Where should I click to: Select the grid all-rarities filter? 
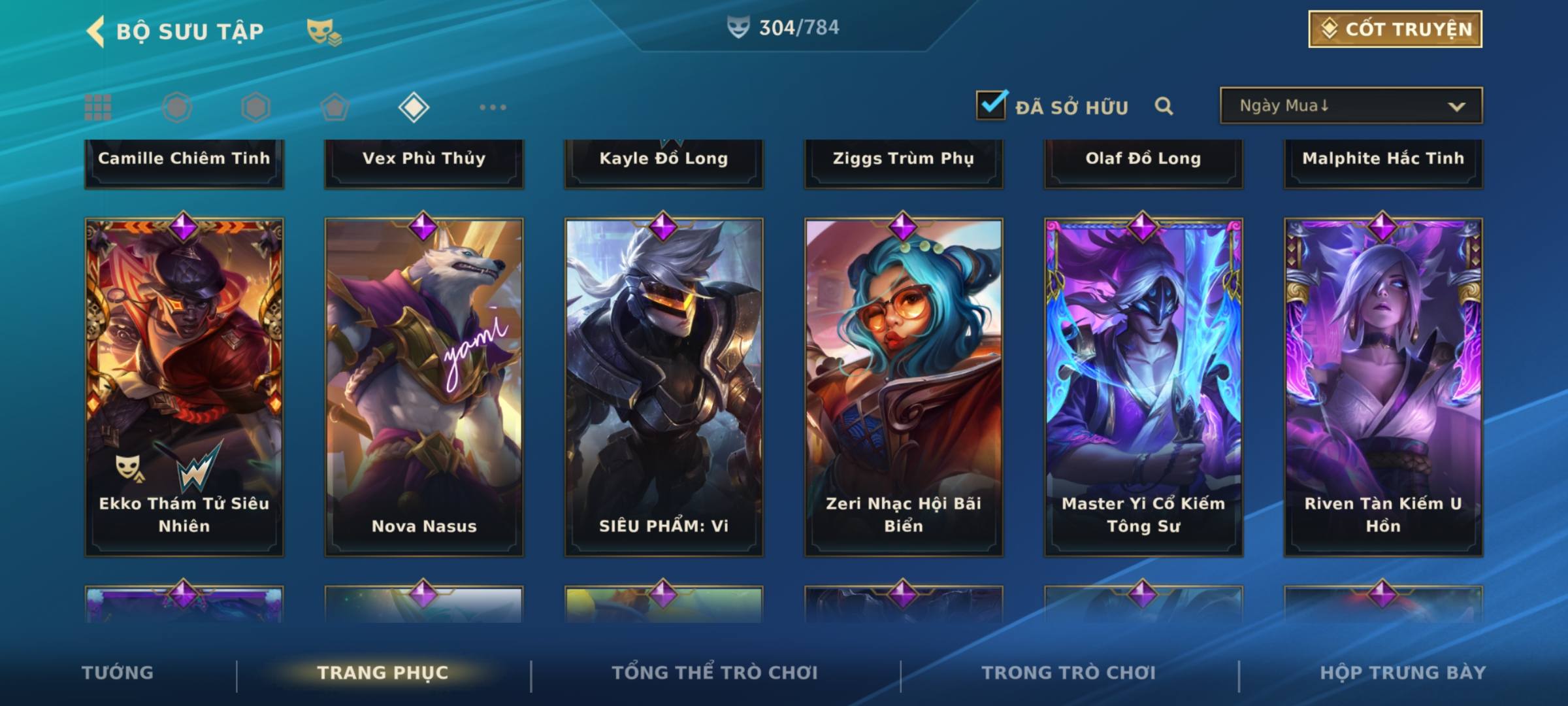(x=98, y=107)
